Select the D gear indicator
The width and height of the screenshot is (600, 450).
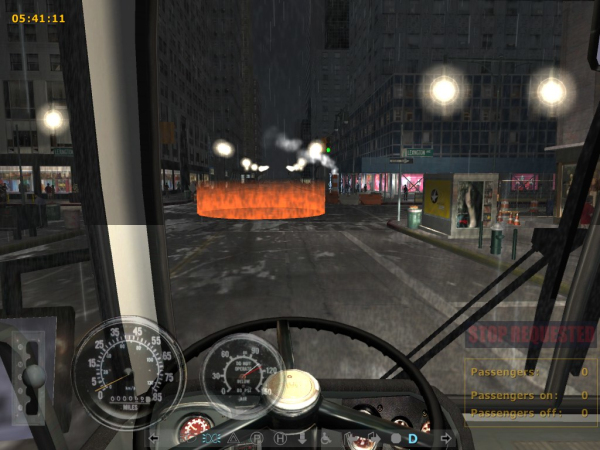coord(412,438)
